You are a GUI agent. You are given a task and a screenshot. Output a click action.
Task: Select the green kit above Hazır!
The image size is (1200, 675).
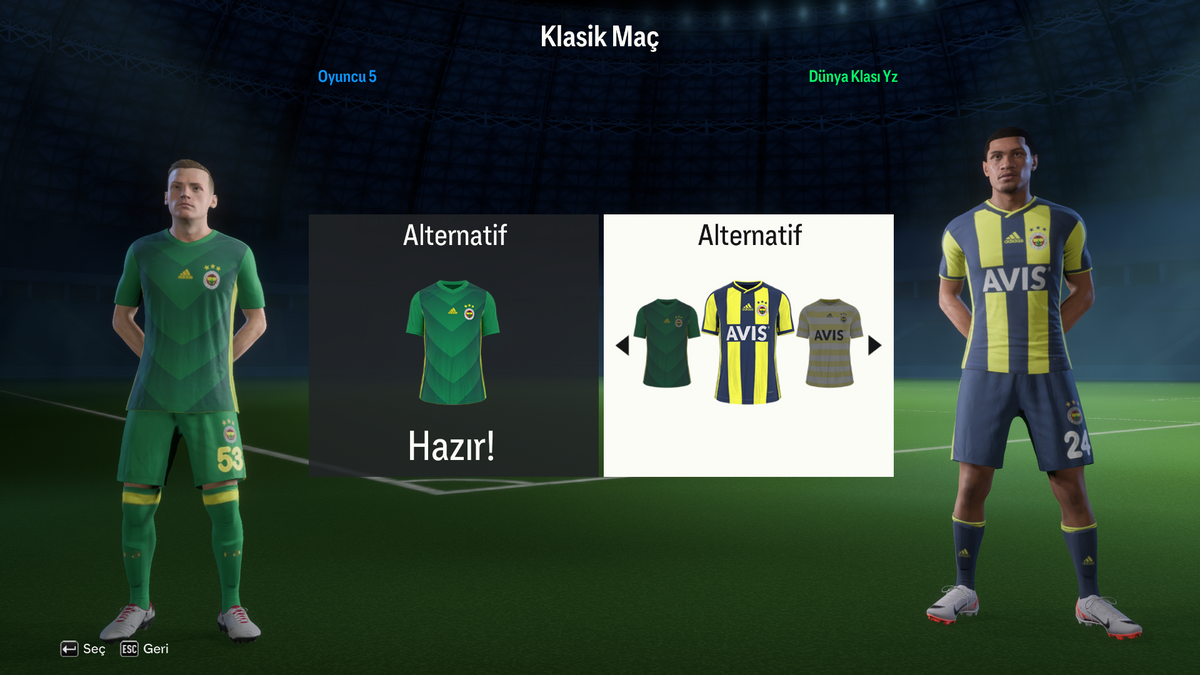[x=452, y=341]
